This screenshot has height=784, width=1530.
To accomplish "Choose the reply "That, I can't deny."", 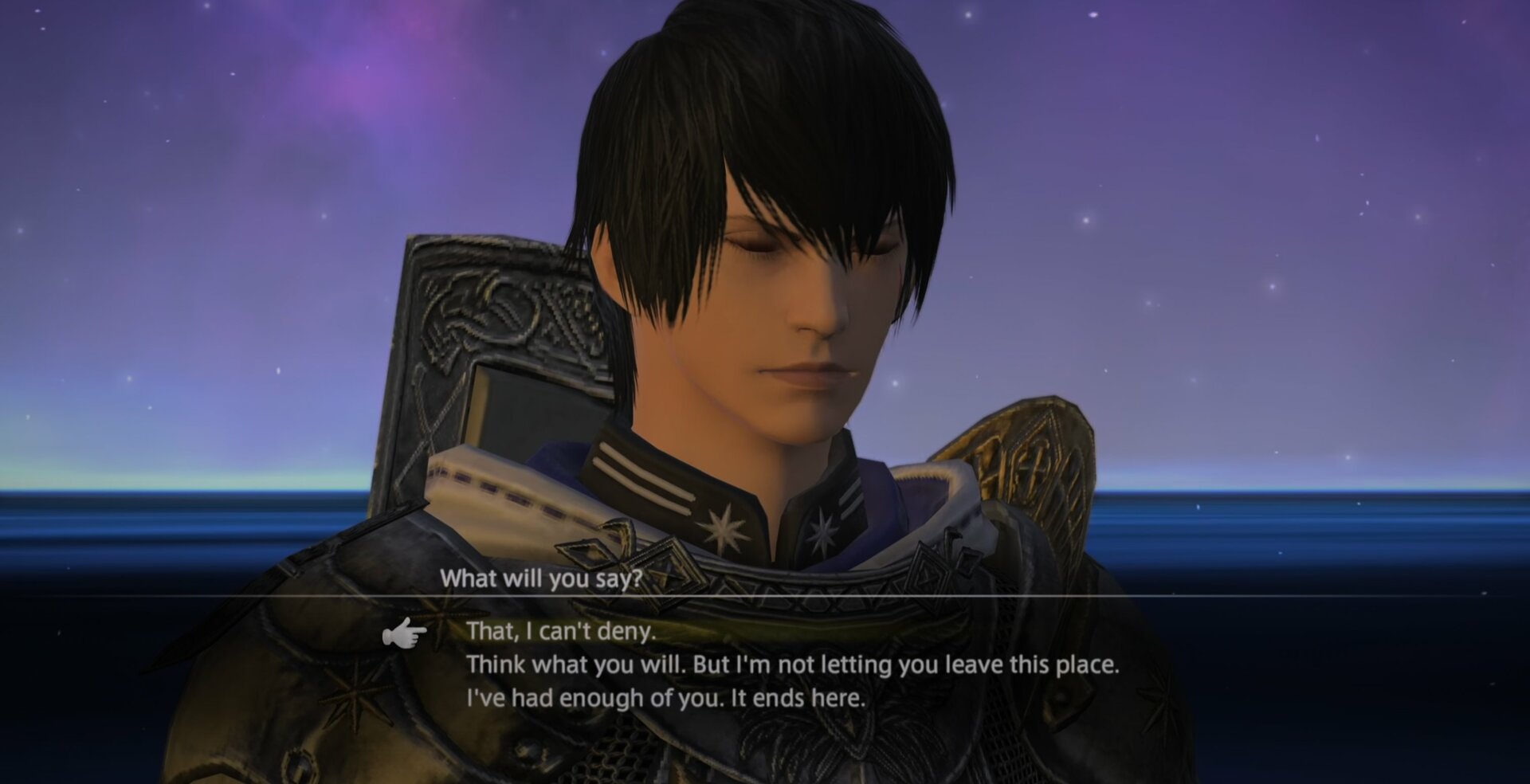I will (x=561, y=631).
